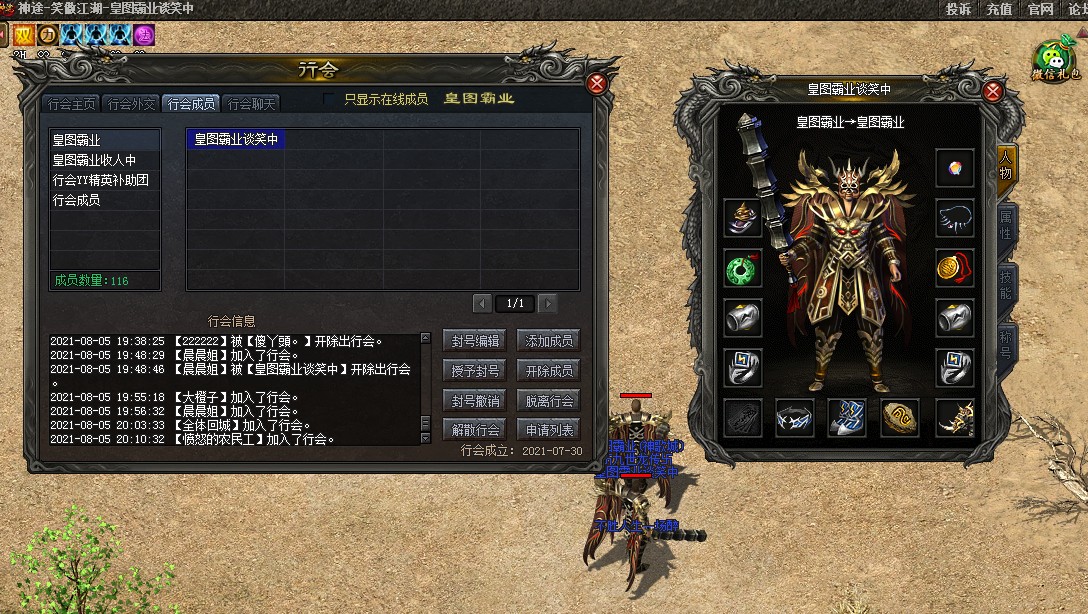Open the 行会外交 tab
This screenshot has height=614, width=1088.
pos(132,103)
